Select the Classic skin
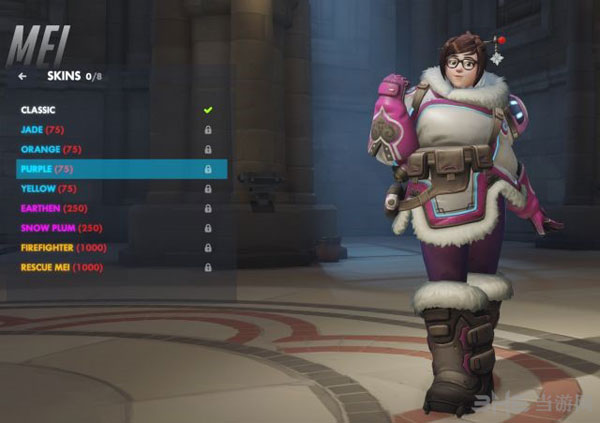 pyautogui.click(x=38, y=110)
